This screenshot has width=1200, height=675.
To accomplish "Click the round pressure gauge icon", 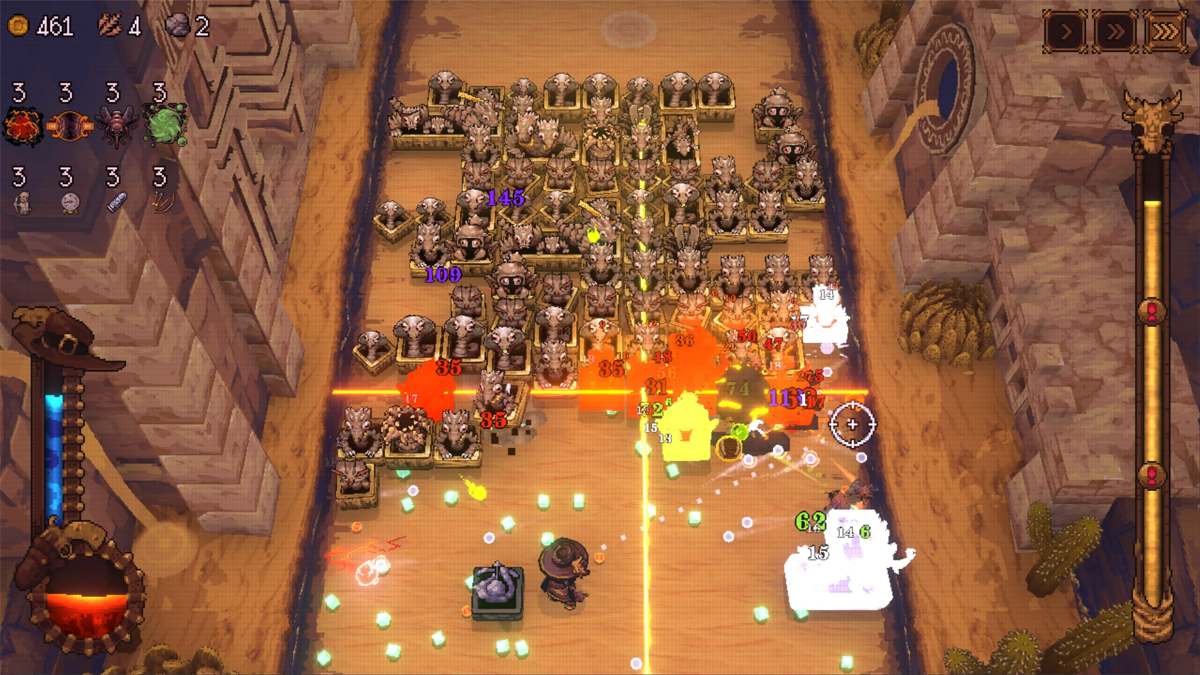I will (x=68, y=203).
